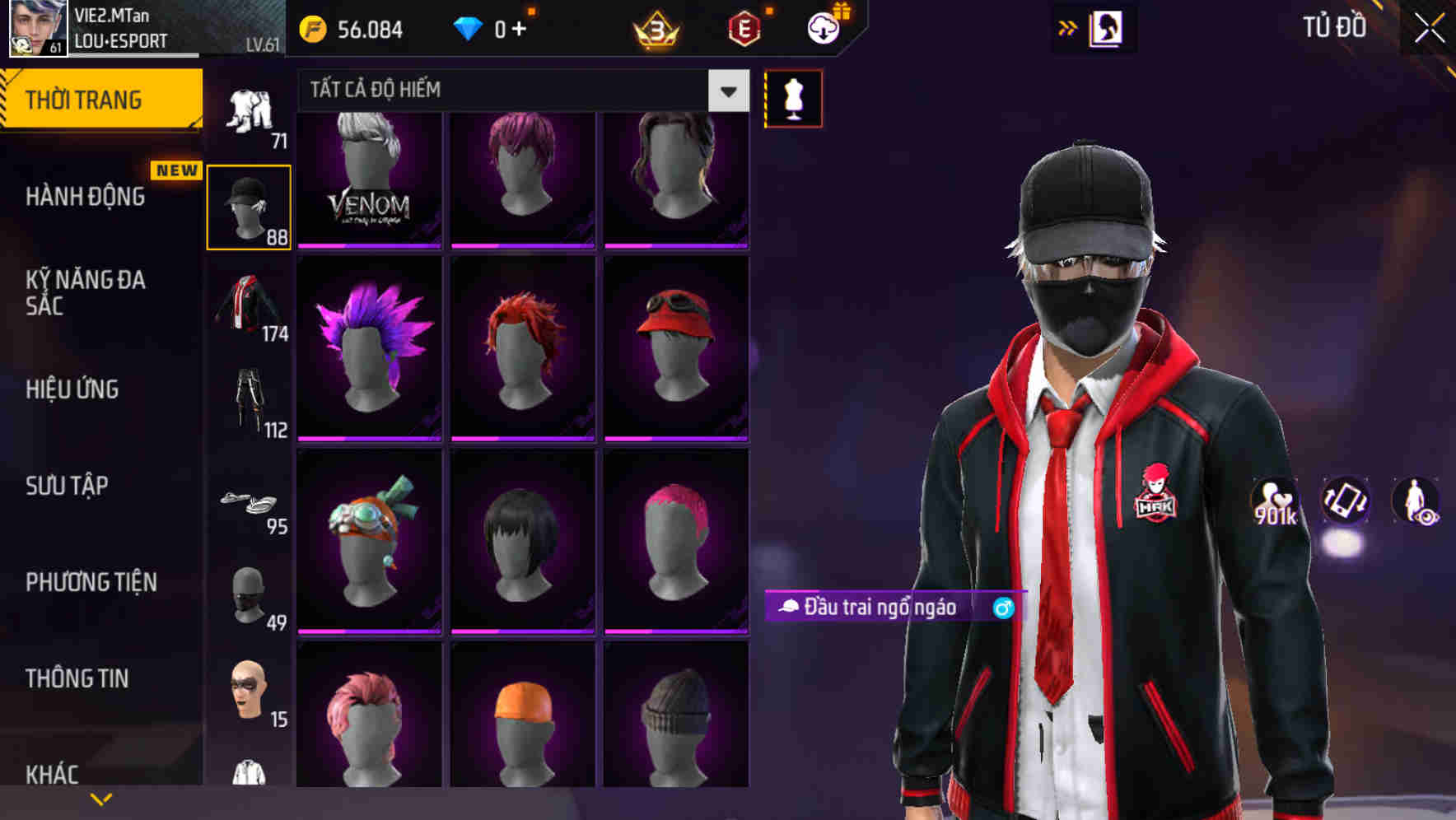Toggle the wardrobe silhouette icon near TỦ ĐỒ

pyautogui.click(x=1108, y=27)
